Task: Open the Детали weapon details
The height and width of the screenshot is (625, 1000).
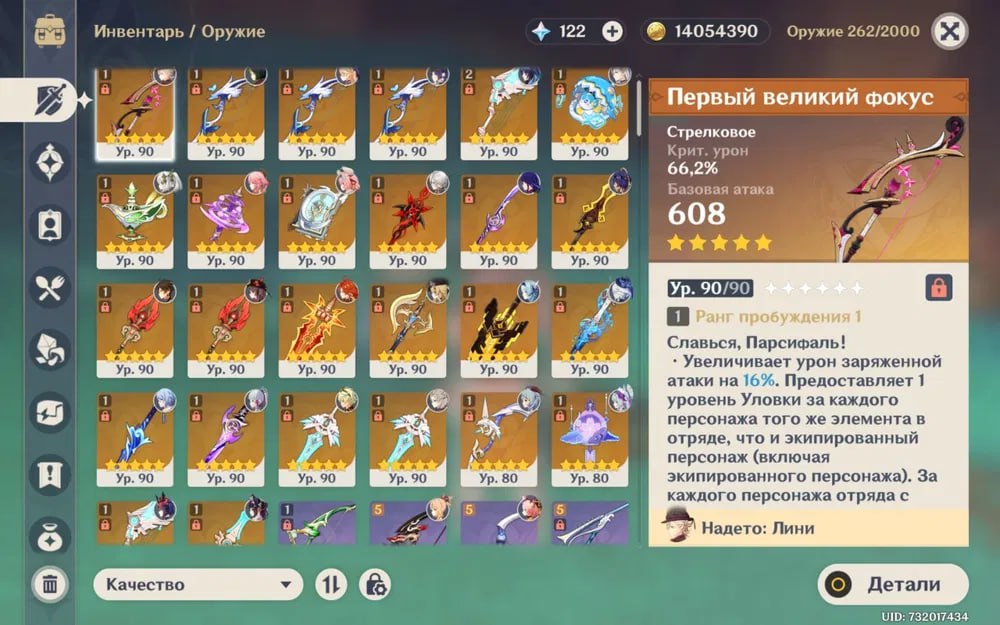Action: (893, 585)
